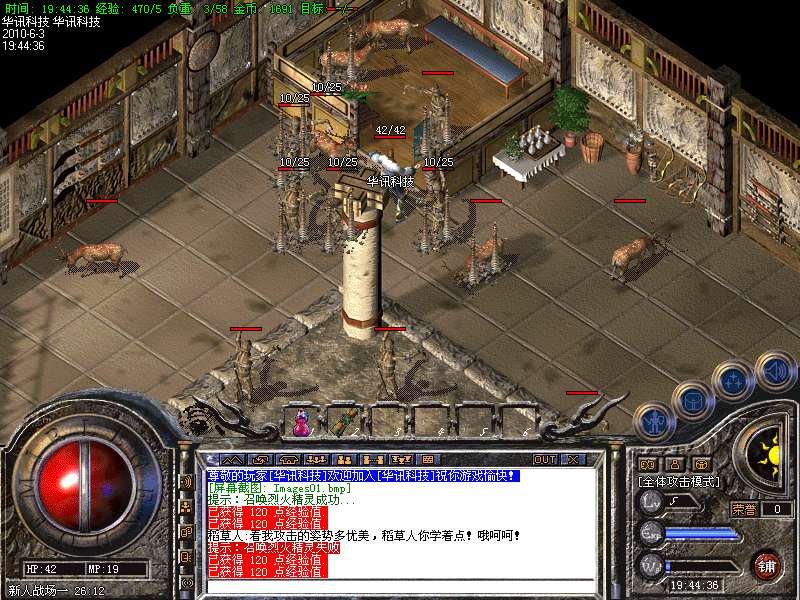800x600 pixels.
Task: Click the OUT button above the chat
Action: [x=545, y=459]
